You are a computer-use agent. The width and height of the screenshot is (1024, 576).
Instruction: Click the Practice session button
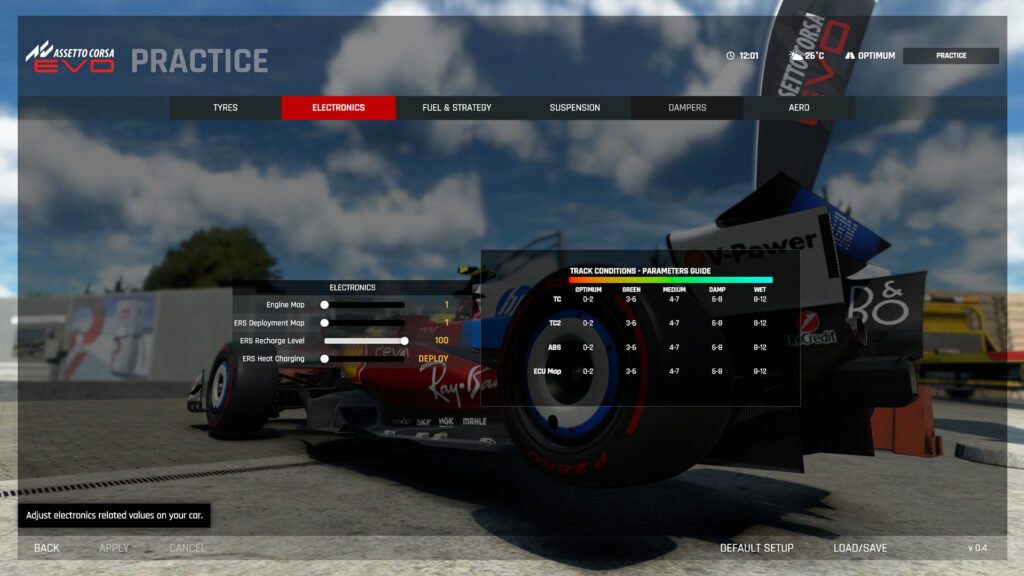pos(951,56)
